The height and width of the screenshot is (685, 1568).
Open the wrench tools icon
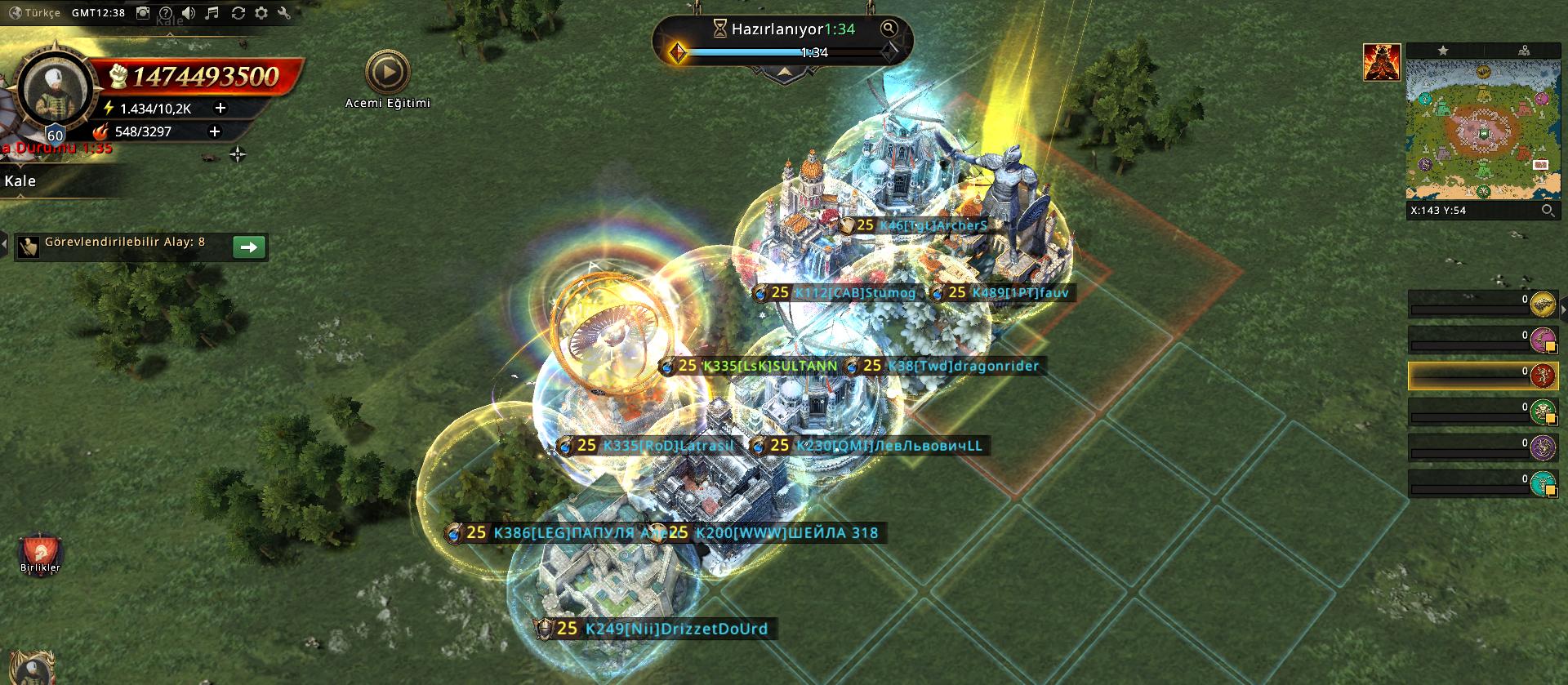tap(284, 13)
